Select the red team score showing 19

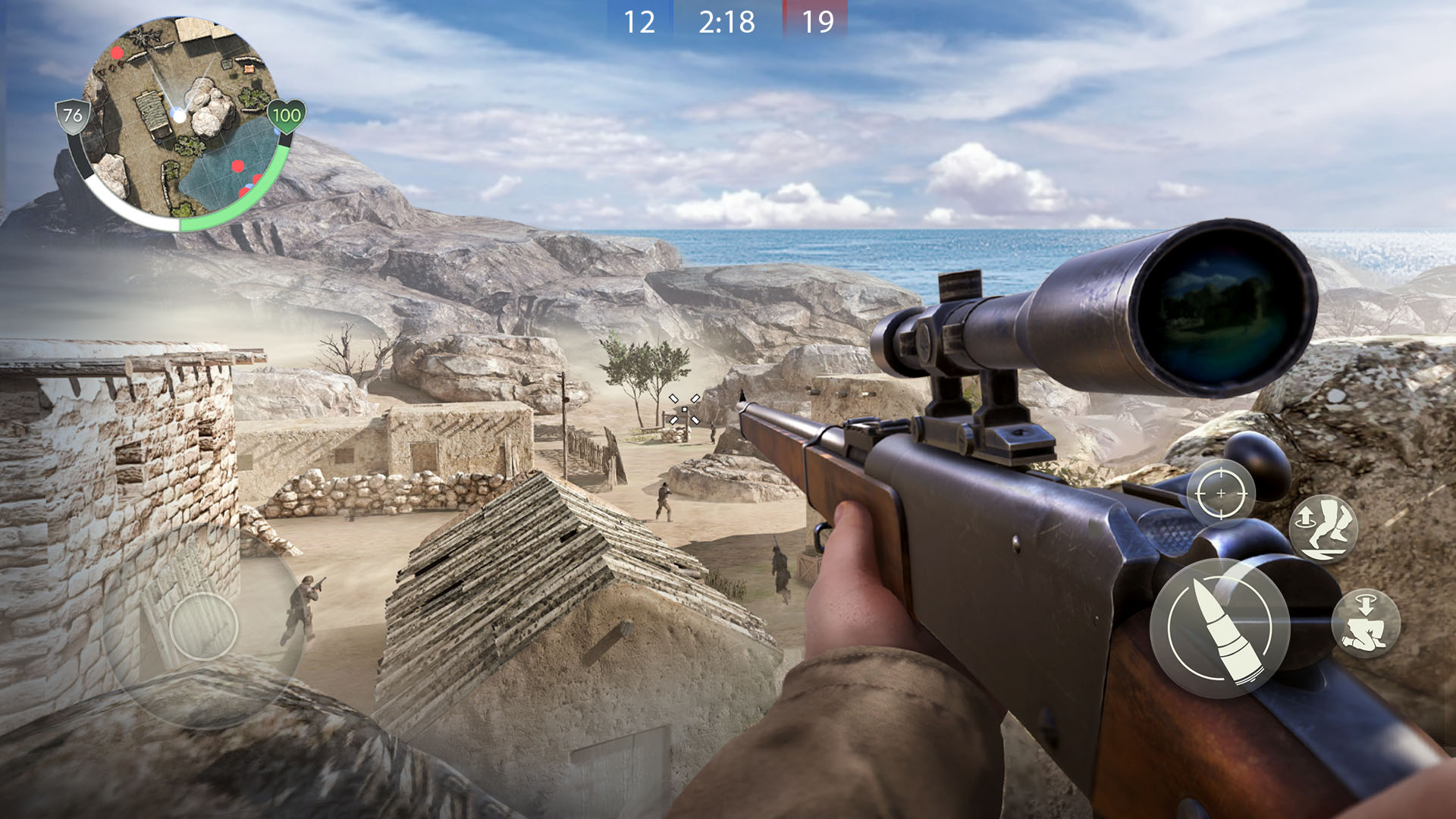819,21
